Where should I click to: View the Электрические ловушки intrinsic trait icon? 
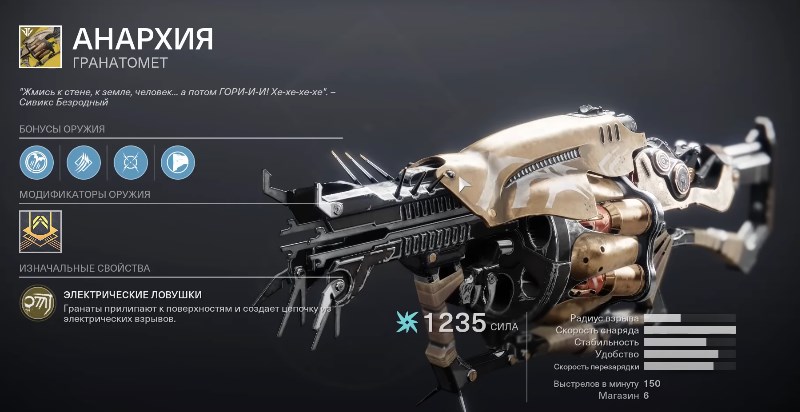38,302
